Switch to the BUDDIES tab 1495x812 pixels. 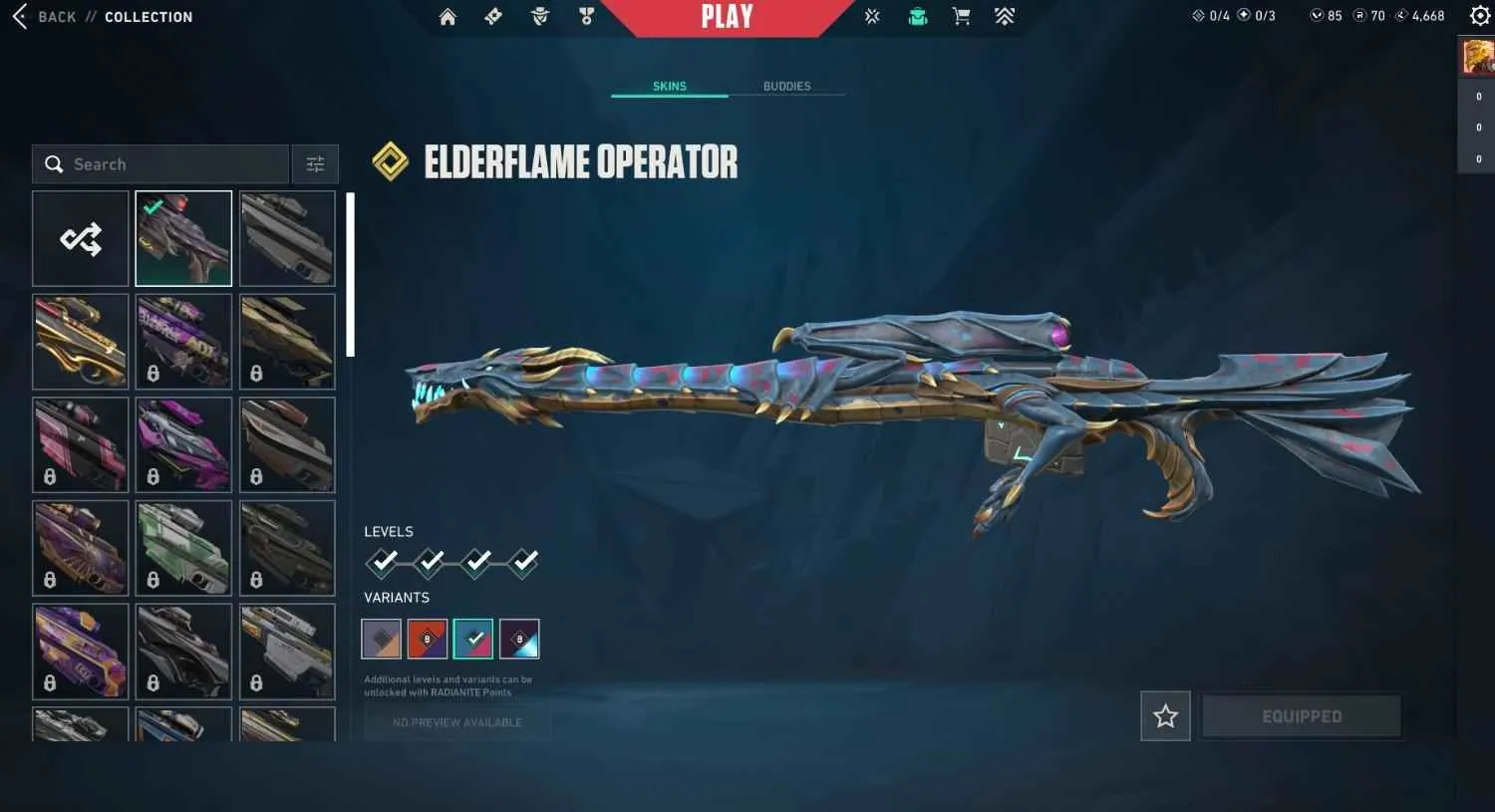click(786, 86)
